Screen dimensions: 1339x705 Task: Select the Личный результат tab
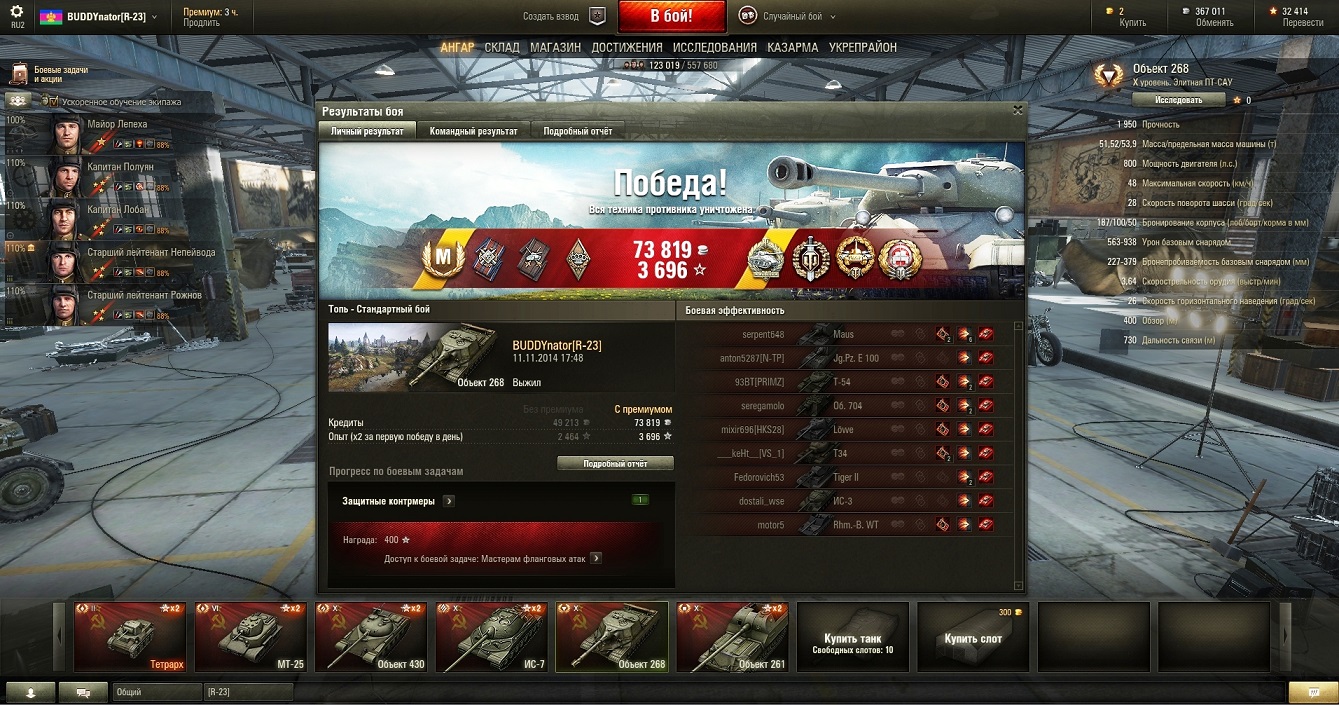click(367, 131)
